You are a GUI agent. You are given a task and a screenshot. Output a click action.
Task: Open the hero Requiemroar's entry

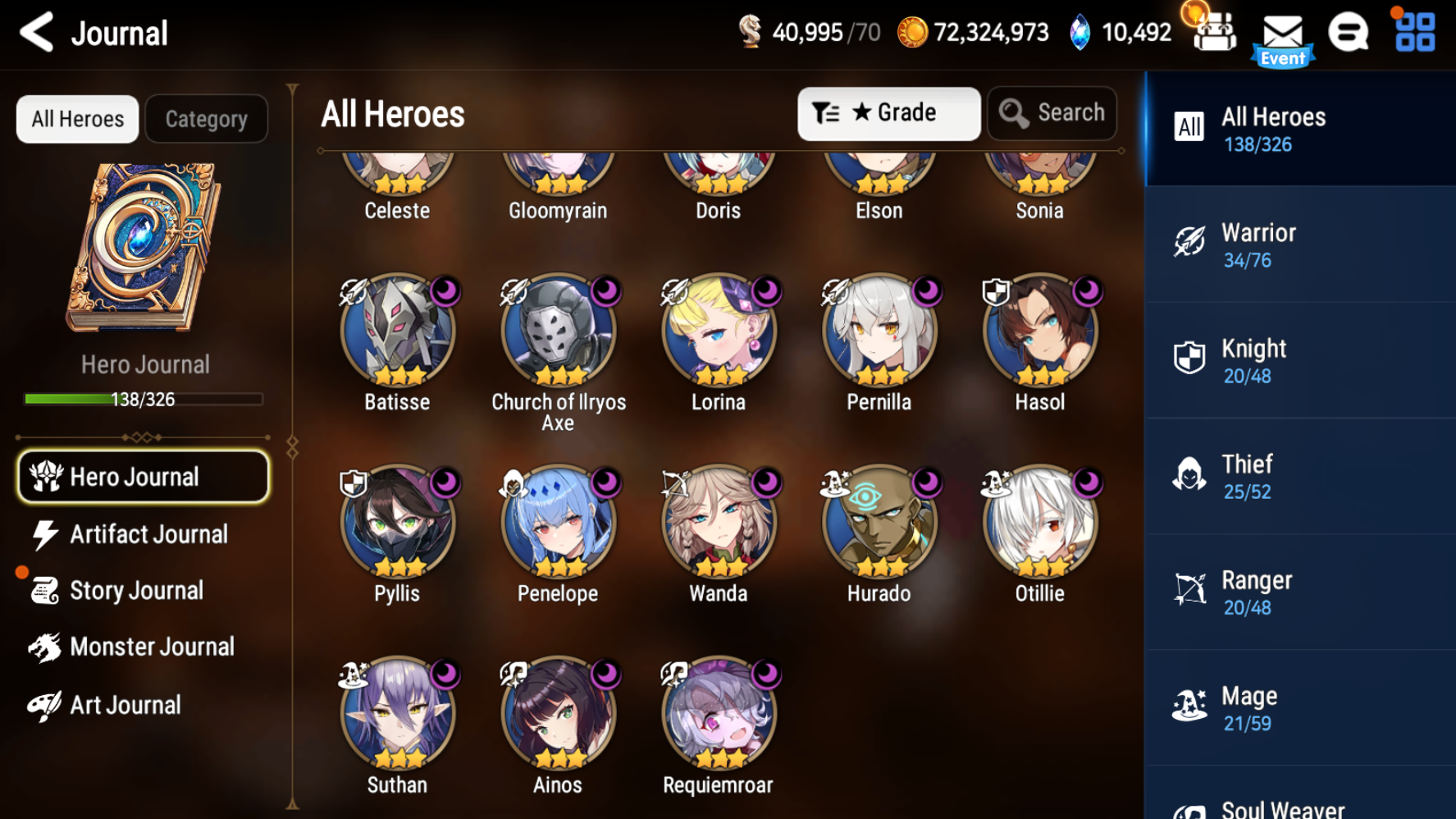pos(719,715)
